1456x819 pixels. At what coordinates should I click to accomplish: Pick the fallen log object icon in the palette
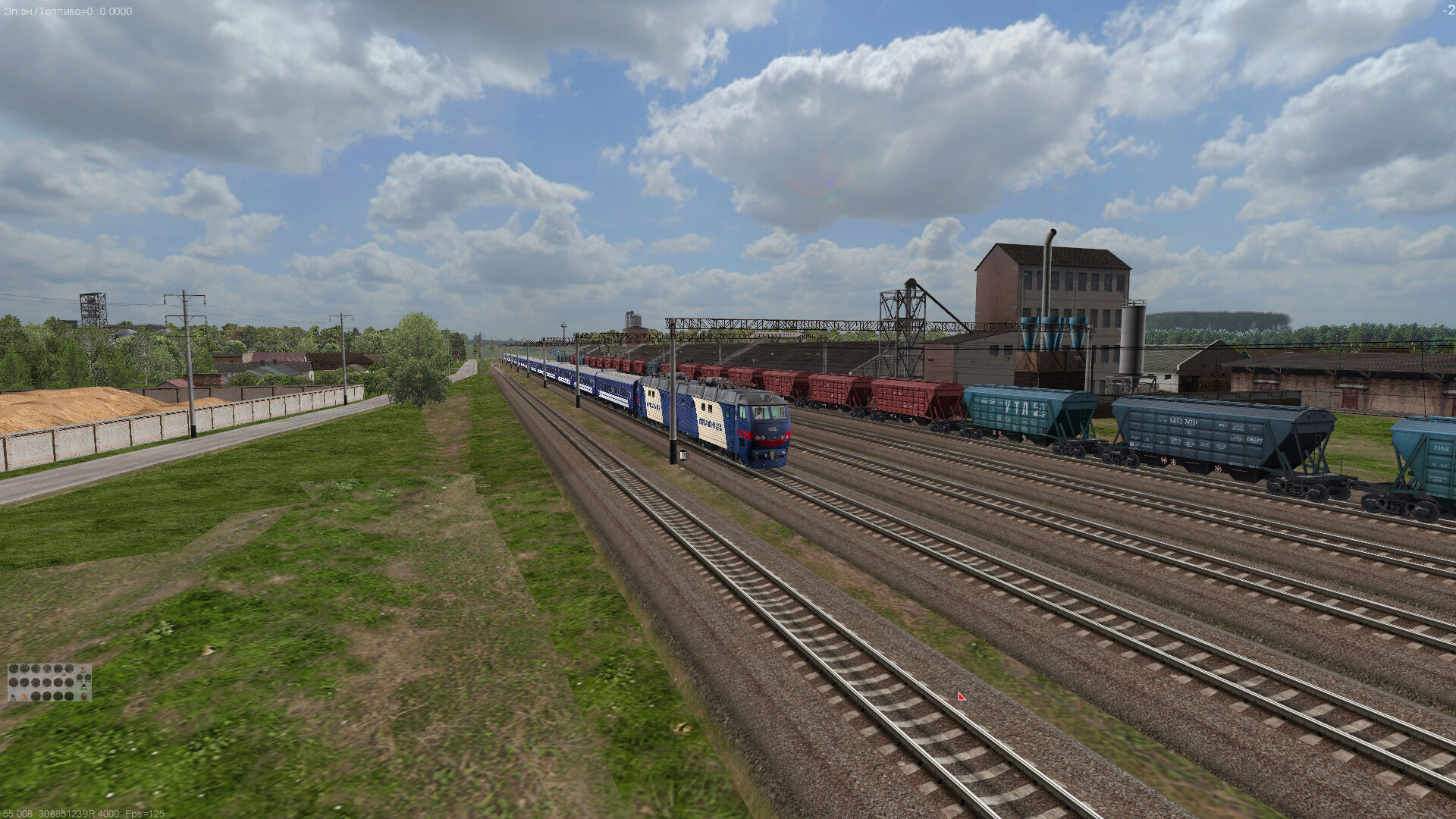coord(64,675)
